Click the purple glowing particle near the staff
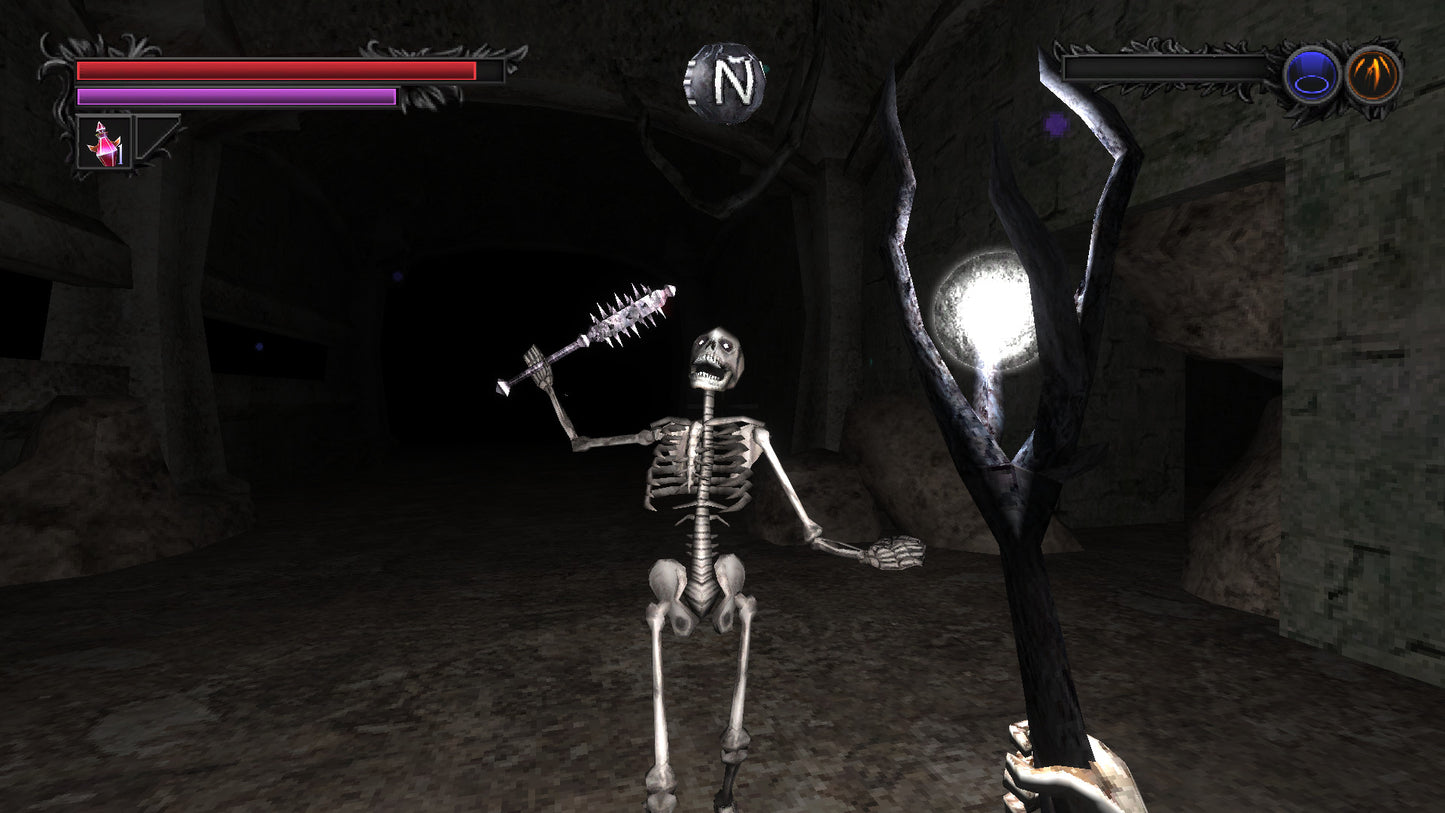 [1055, 123]
